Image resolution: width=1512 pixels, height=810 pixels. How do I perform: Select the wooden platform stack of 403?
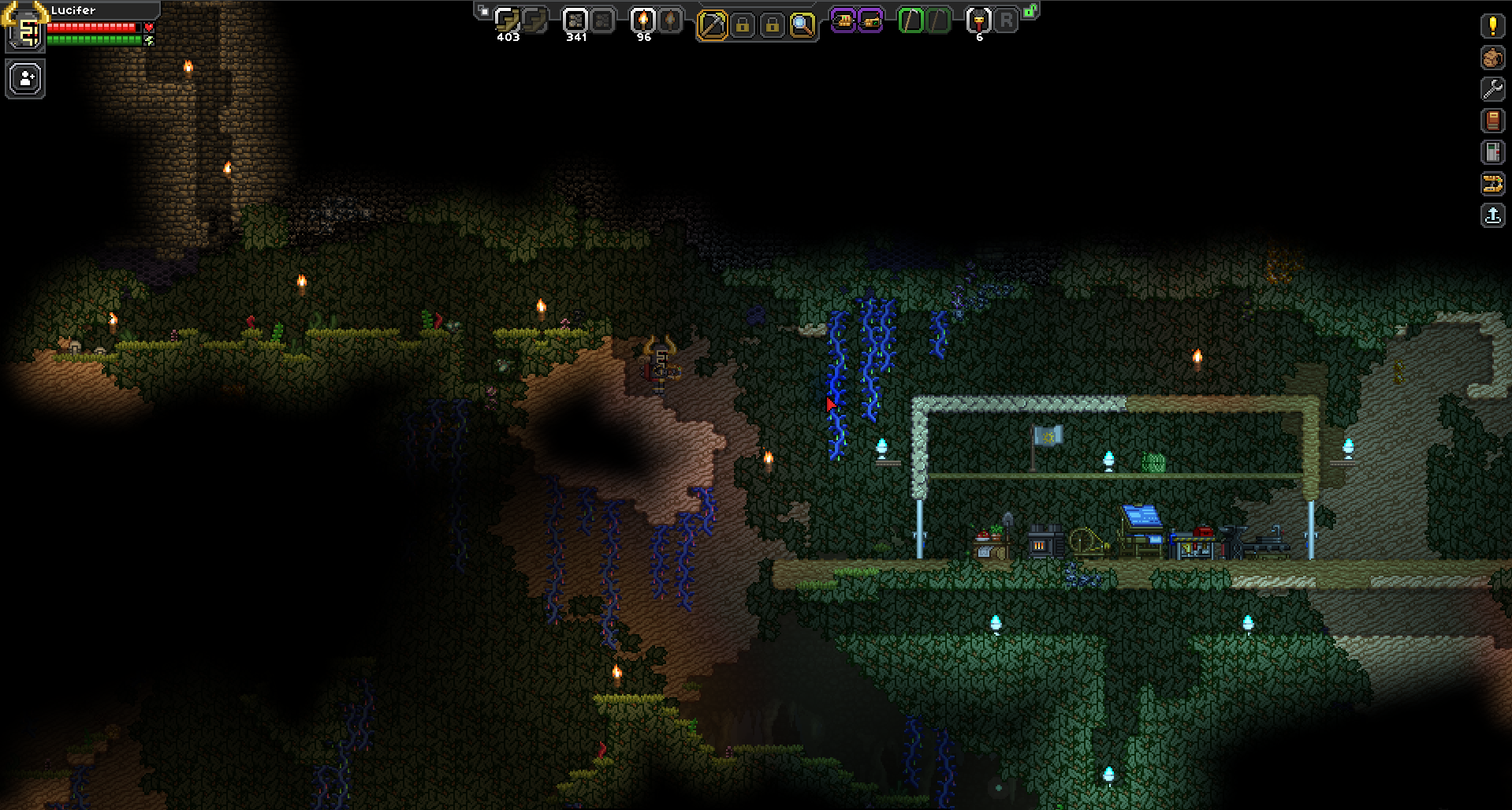pyautogui.click(x=508, y=21)
